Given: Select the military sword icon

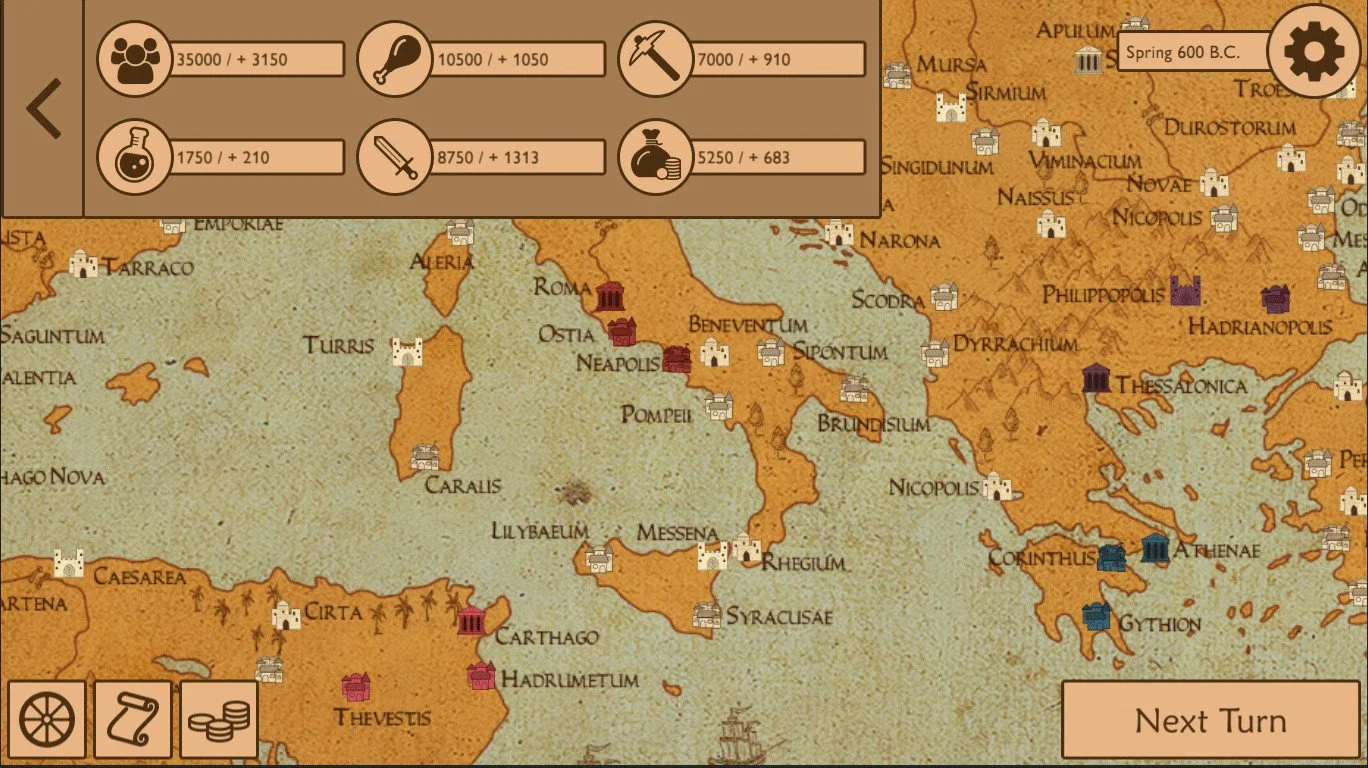Looking at the screenshot, I should click(397, 156).
